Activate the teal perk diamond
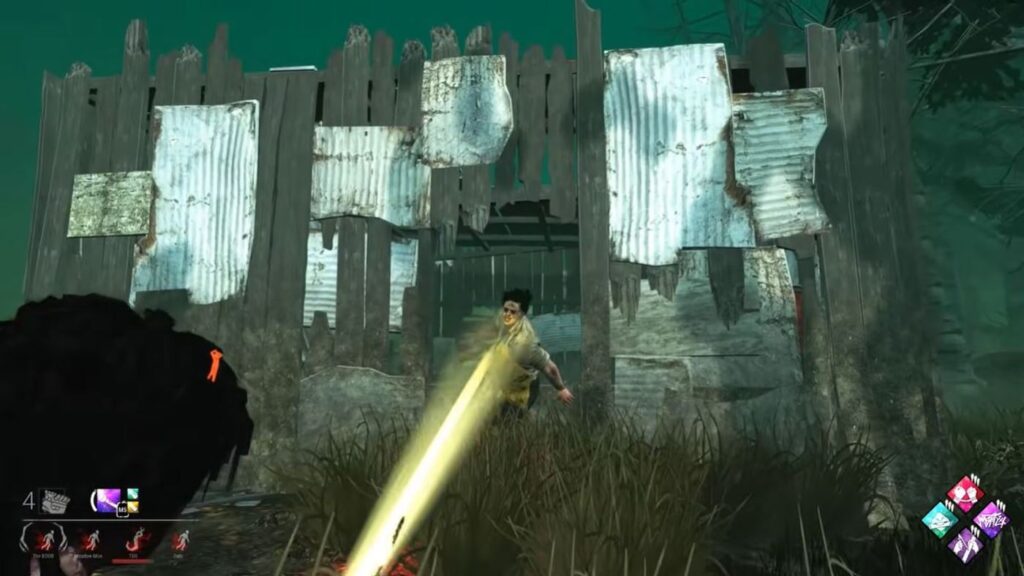The image size is (1024, 576). (939, 519)
